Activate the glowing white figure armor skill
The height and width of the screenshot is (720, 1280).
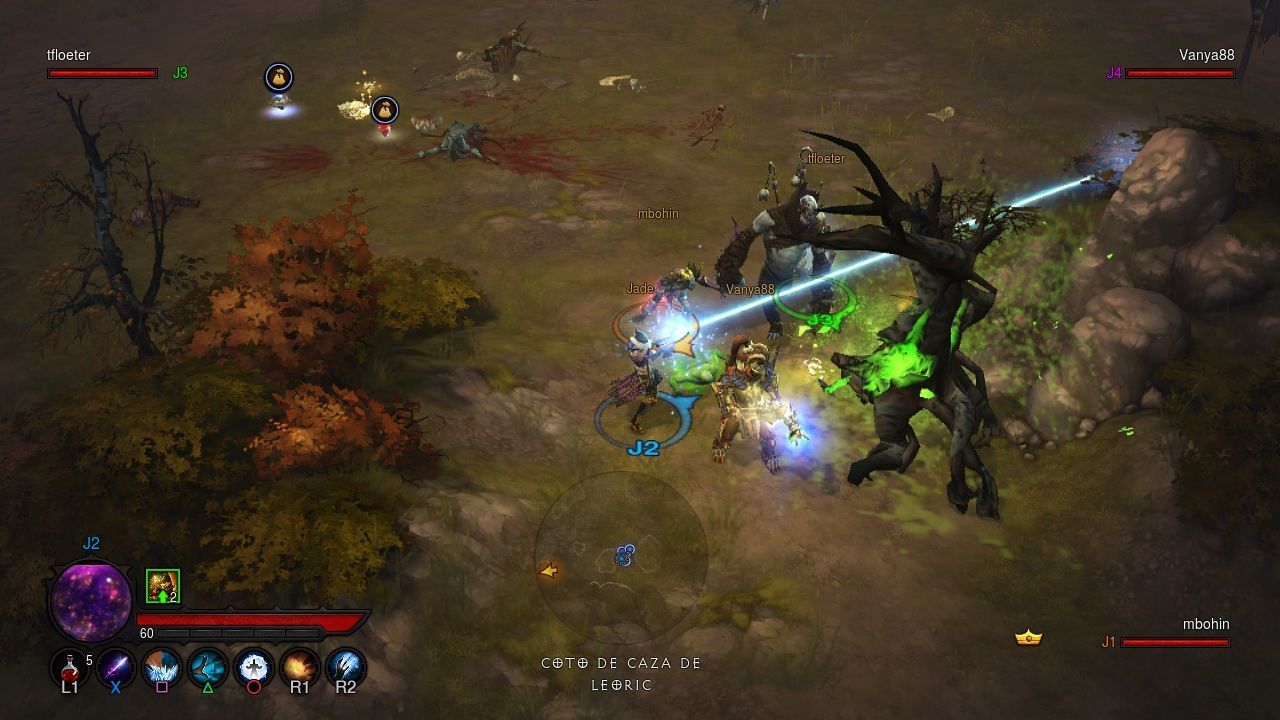pyautogui.click(x=254, y=666)
